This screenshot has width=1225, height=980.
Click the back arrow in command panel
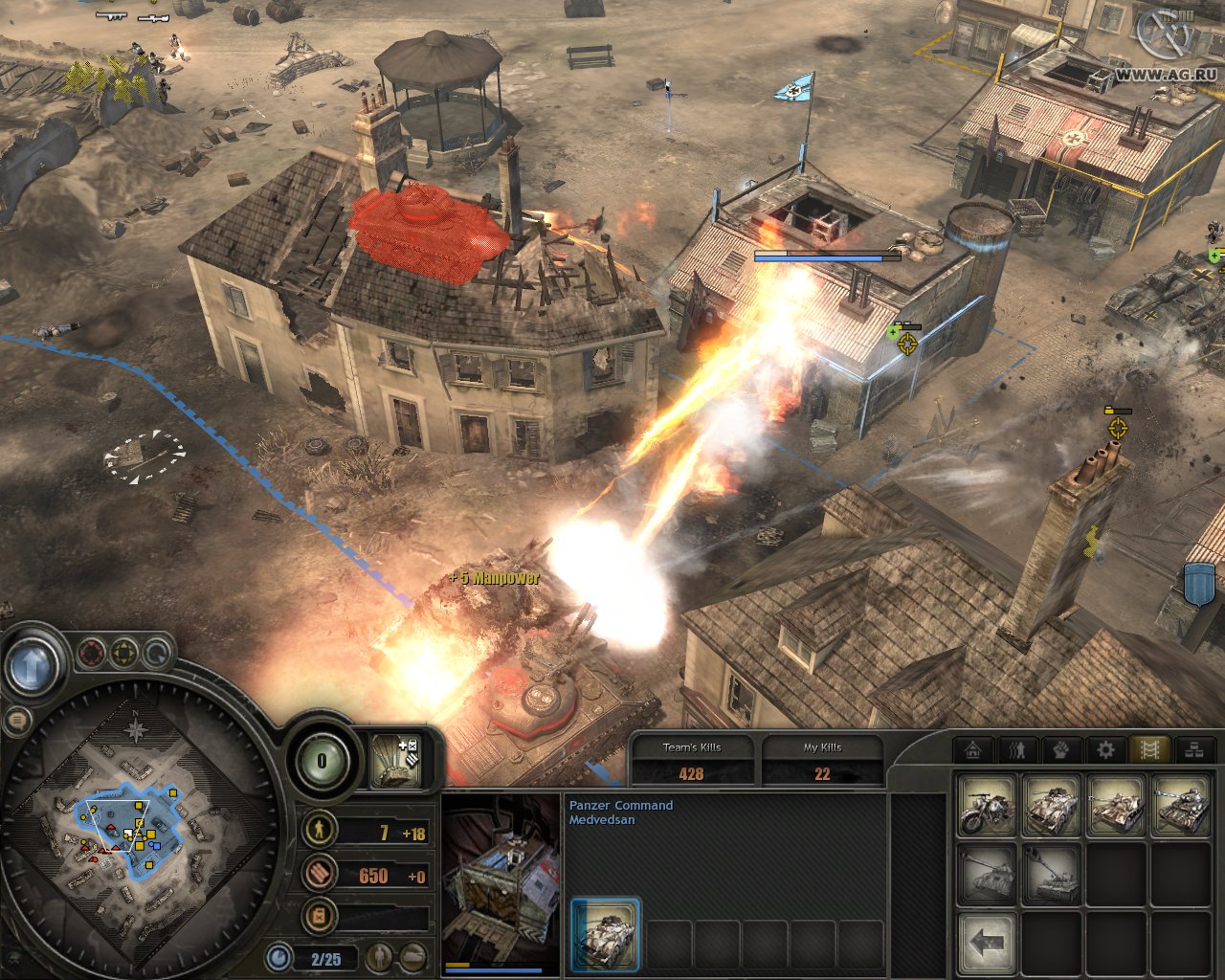tap(987, 942)
